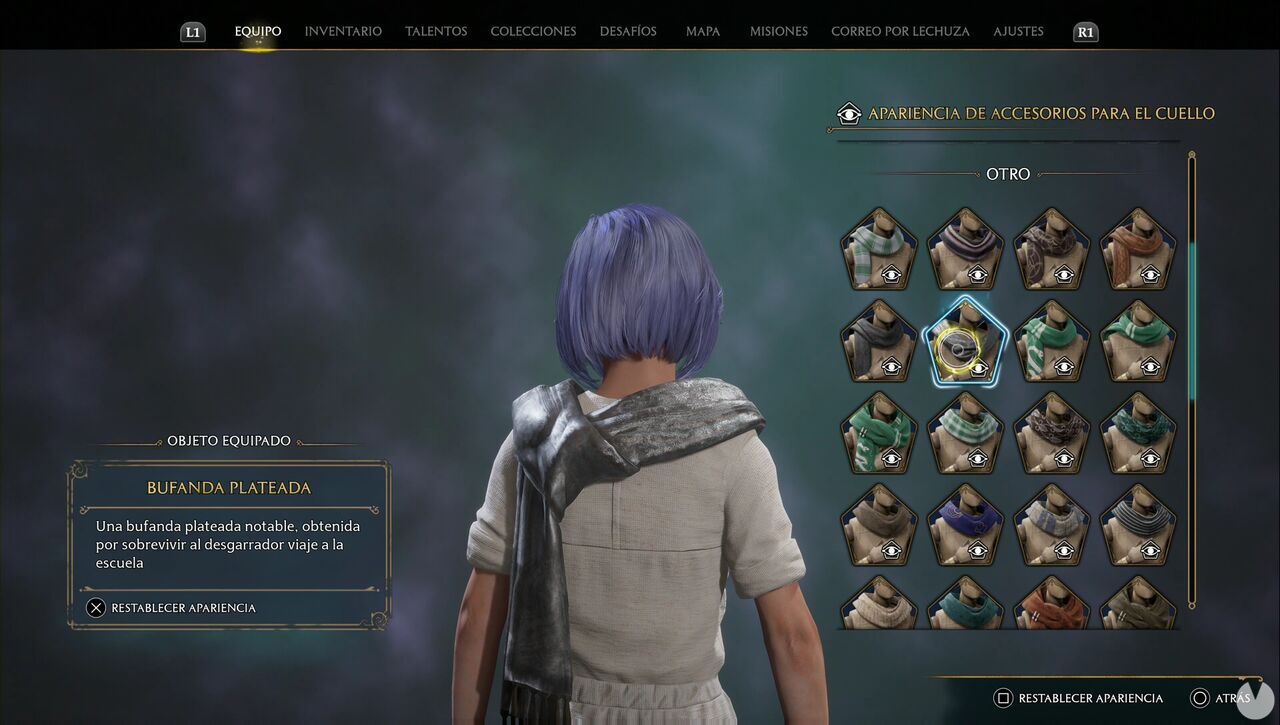1280x725 pixels.
Task: Switch to the INVENTARIO tab
Action: coord(343,31)
